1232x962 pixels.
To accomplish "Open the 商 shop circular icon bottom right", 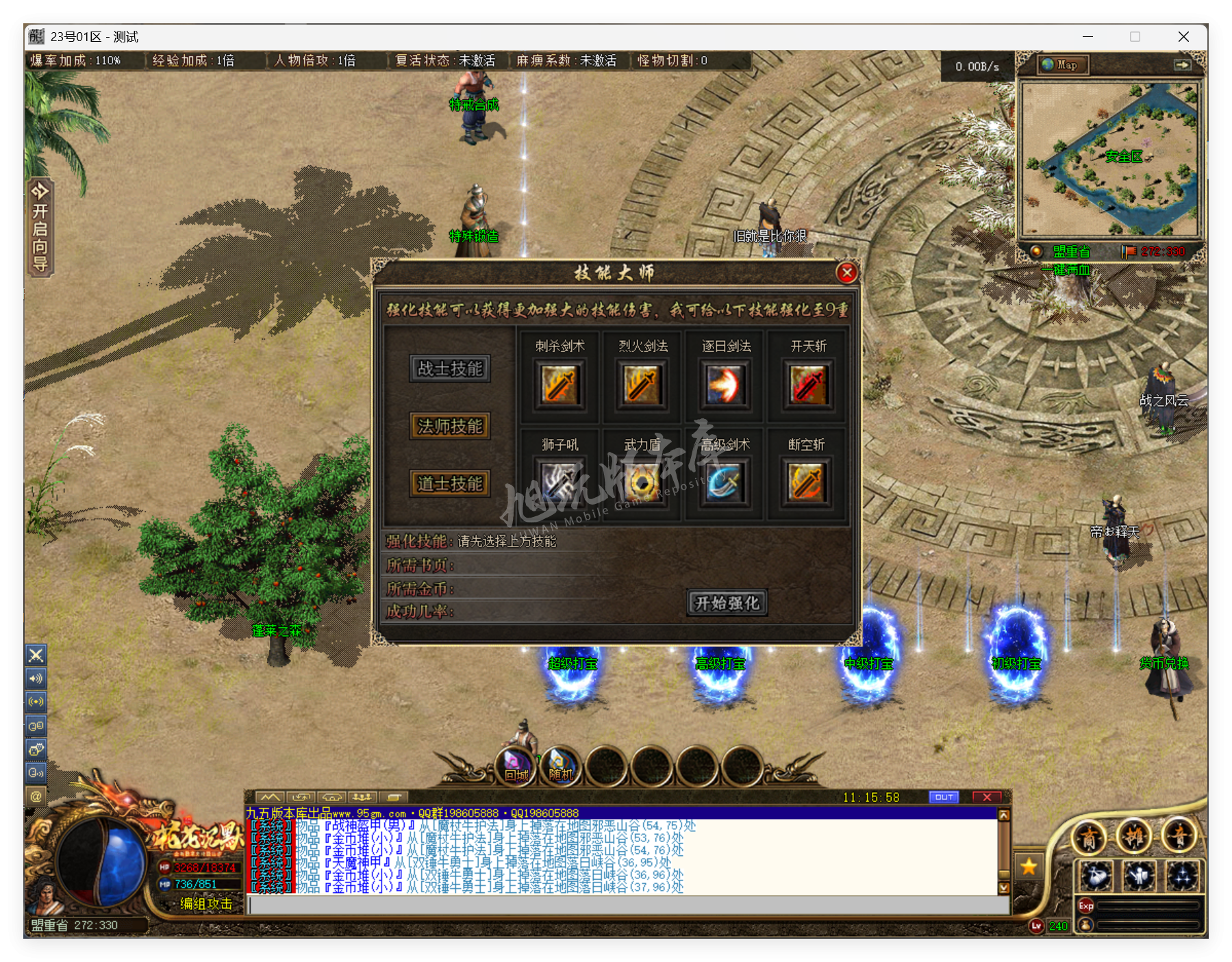I will tap(1090, 835).
